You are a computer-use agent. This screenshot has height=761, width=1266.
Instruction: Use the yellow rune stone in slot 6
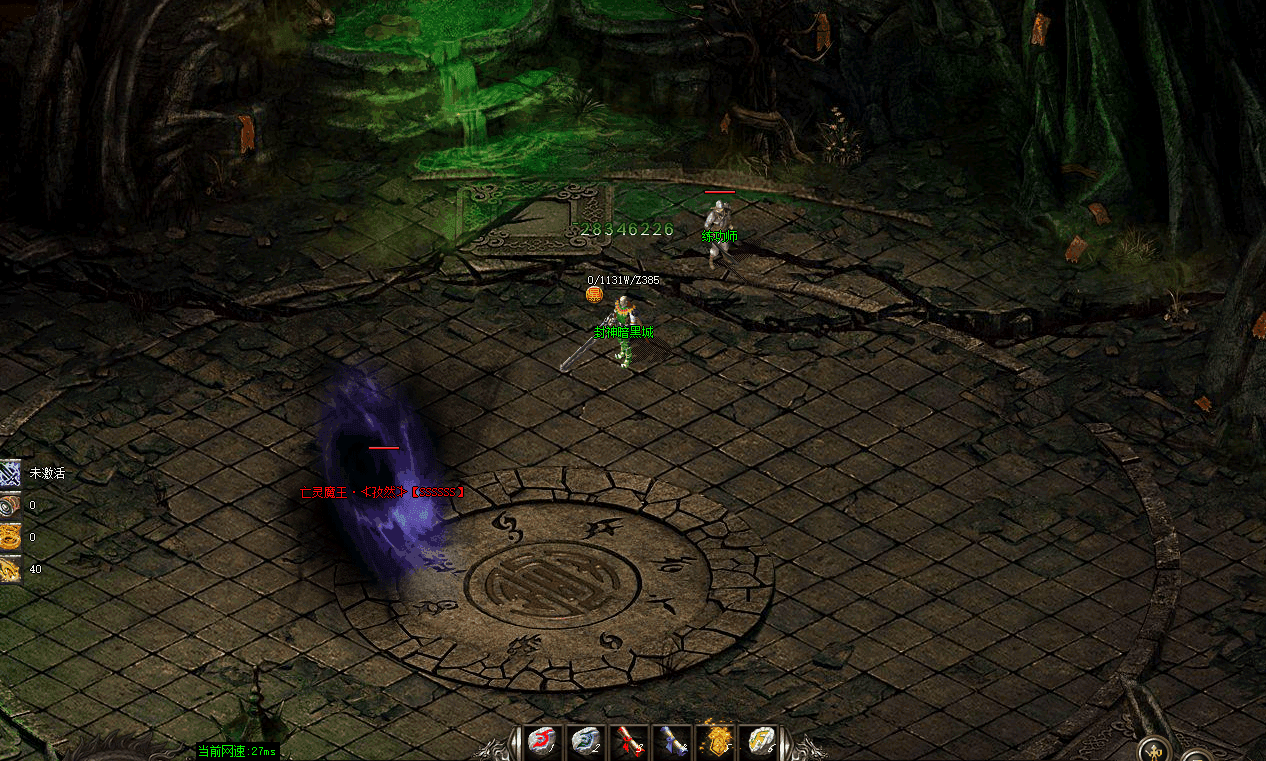tap(761, 741)
